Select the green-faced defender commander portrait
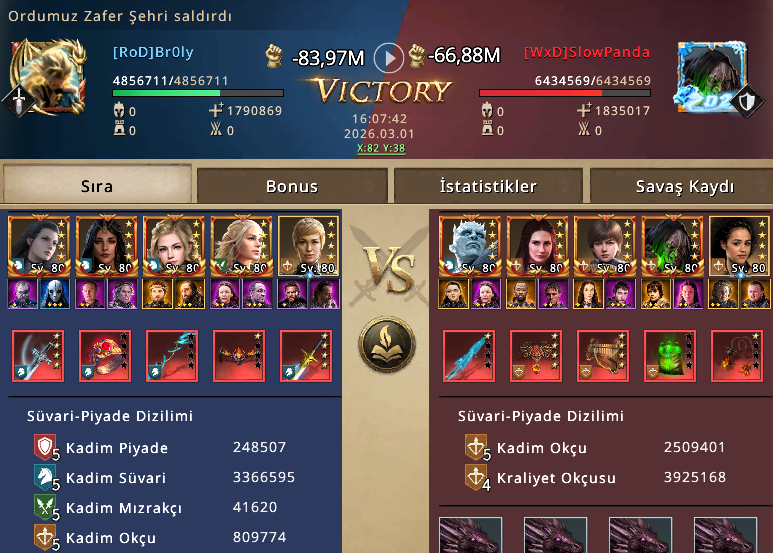Image resolution: width=773 pixels, height=553 pixels. pos(668,246)
